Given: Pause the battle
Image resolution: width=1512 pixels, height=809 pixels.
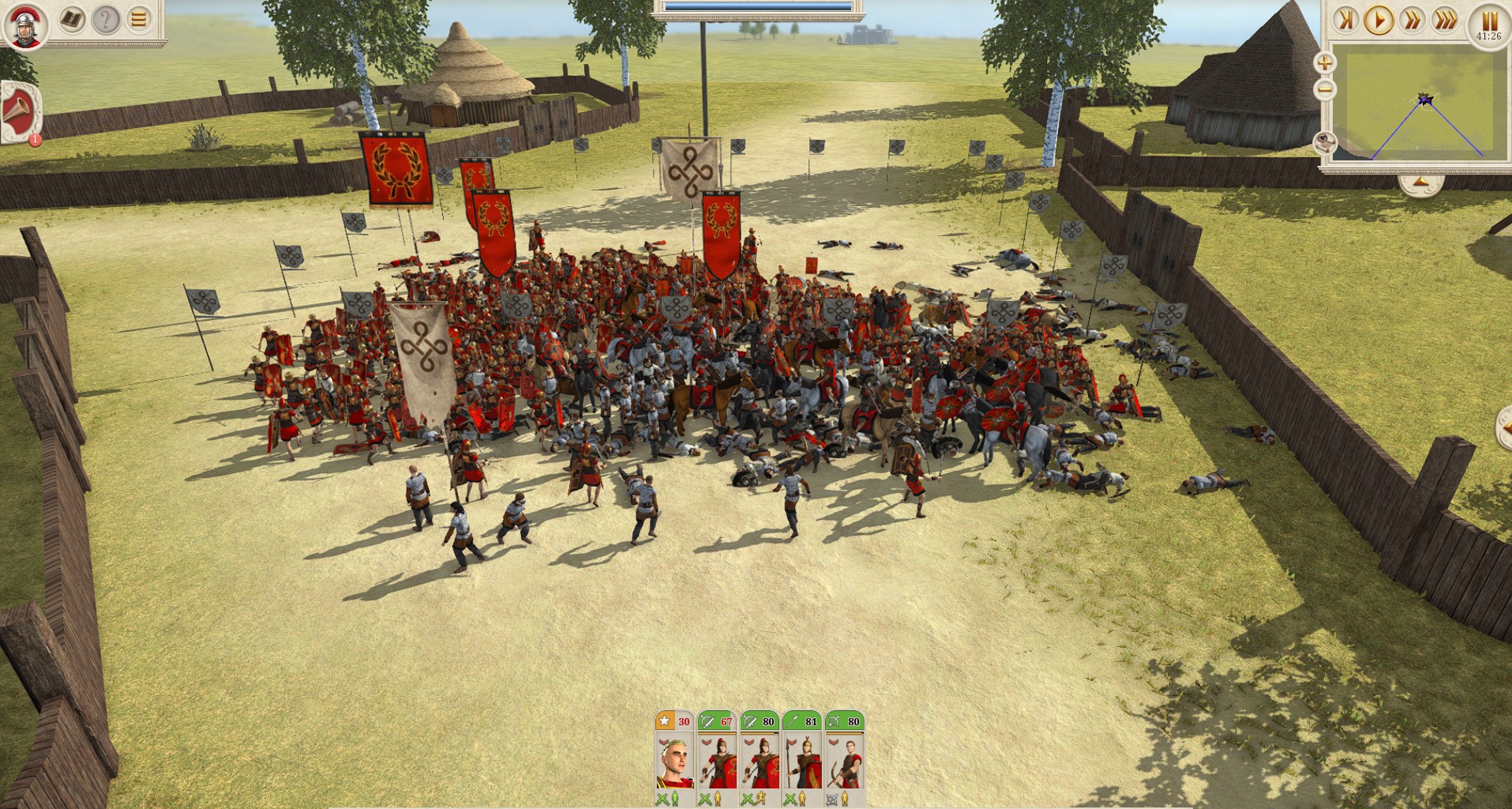Looking at the screenshot, I should pyautogui.click(x=1488, y=21).
